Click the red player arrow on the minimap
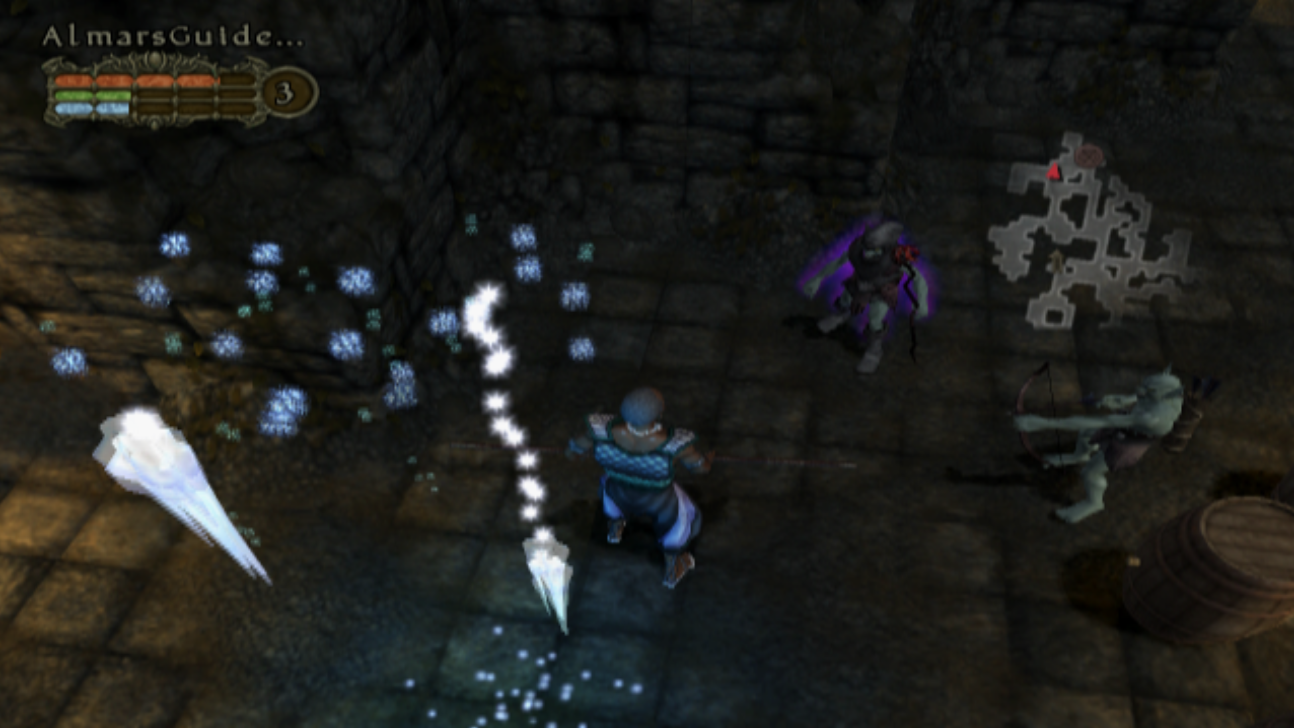The width and height of the screenshot is (1294, 728). coord(1053,172)
